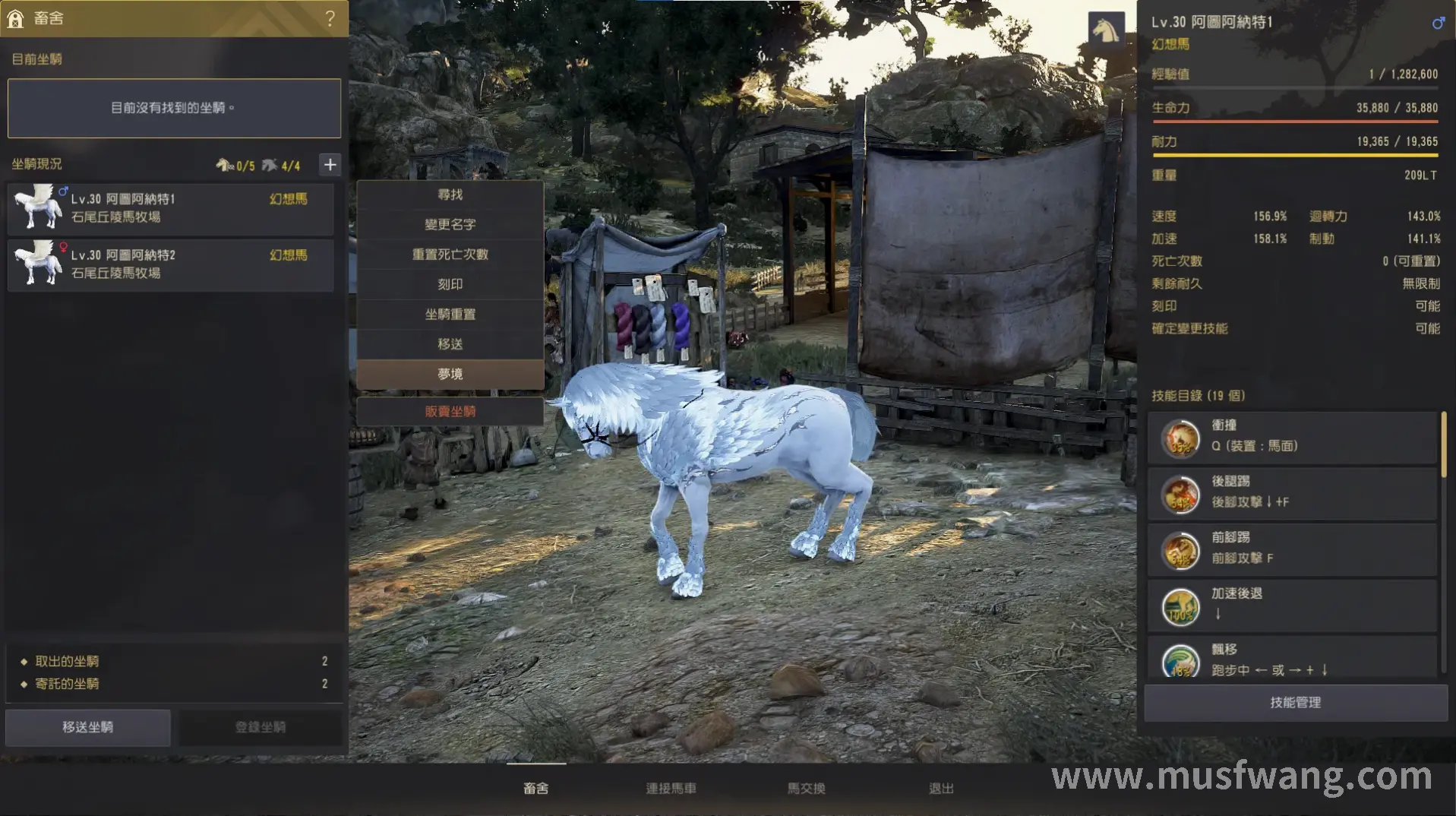Switch to the 馬交換 tab

pos(806,789)
